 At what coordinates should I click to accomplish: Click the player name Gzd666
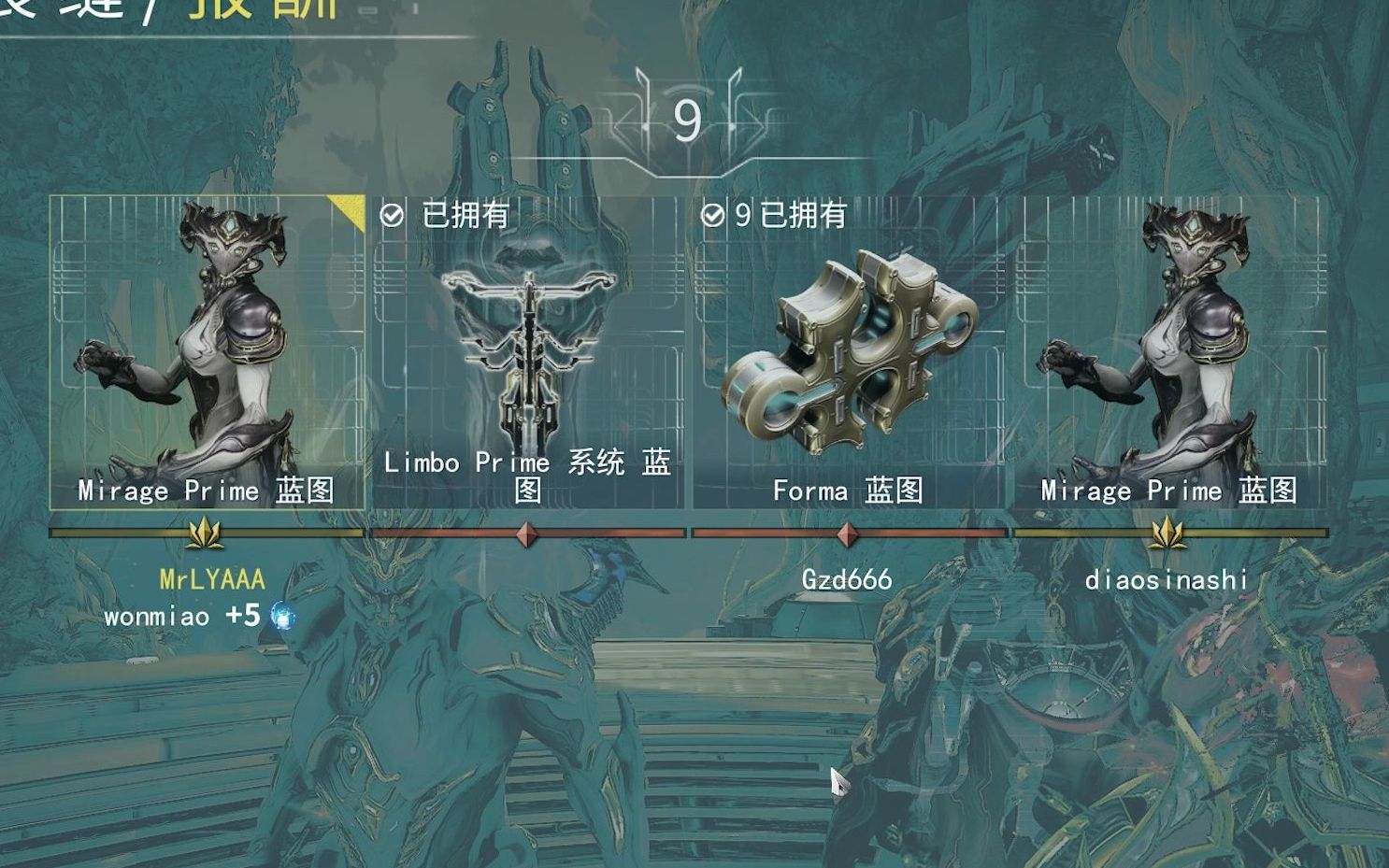(x=850, y=579)
